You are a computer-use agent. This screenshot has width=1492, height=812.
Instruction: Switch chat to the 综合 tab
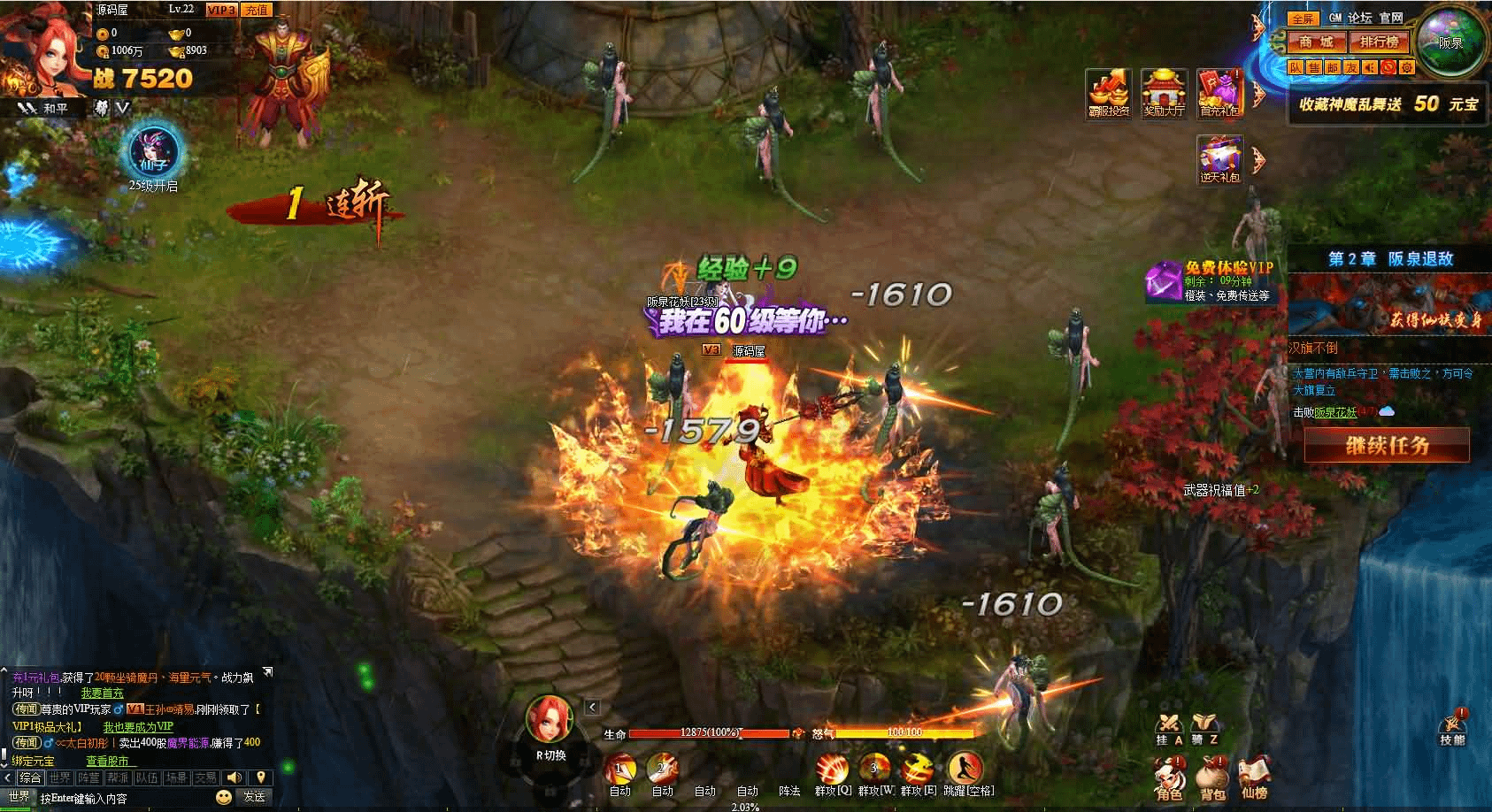pyautogui.click(x=30, y=778)
